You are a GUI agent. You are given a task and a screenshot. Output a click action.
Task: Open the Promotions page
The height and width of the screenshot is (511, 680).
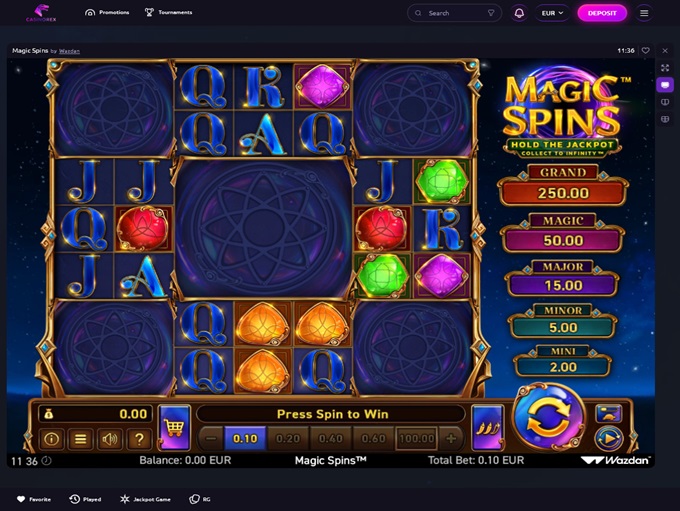(110, 13)
